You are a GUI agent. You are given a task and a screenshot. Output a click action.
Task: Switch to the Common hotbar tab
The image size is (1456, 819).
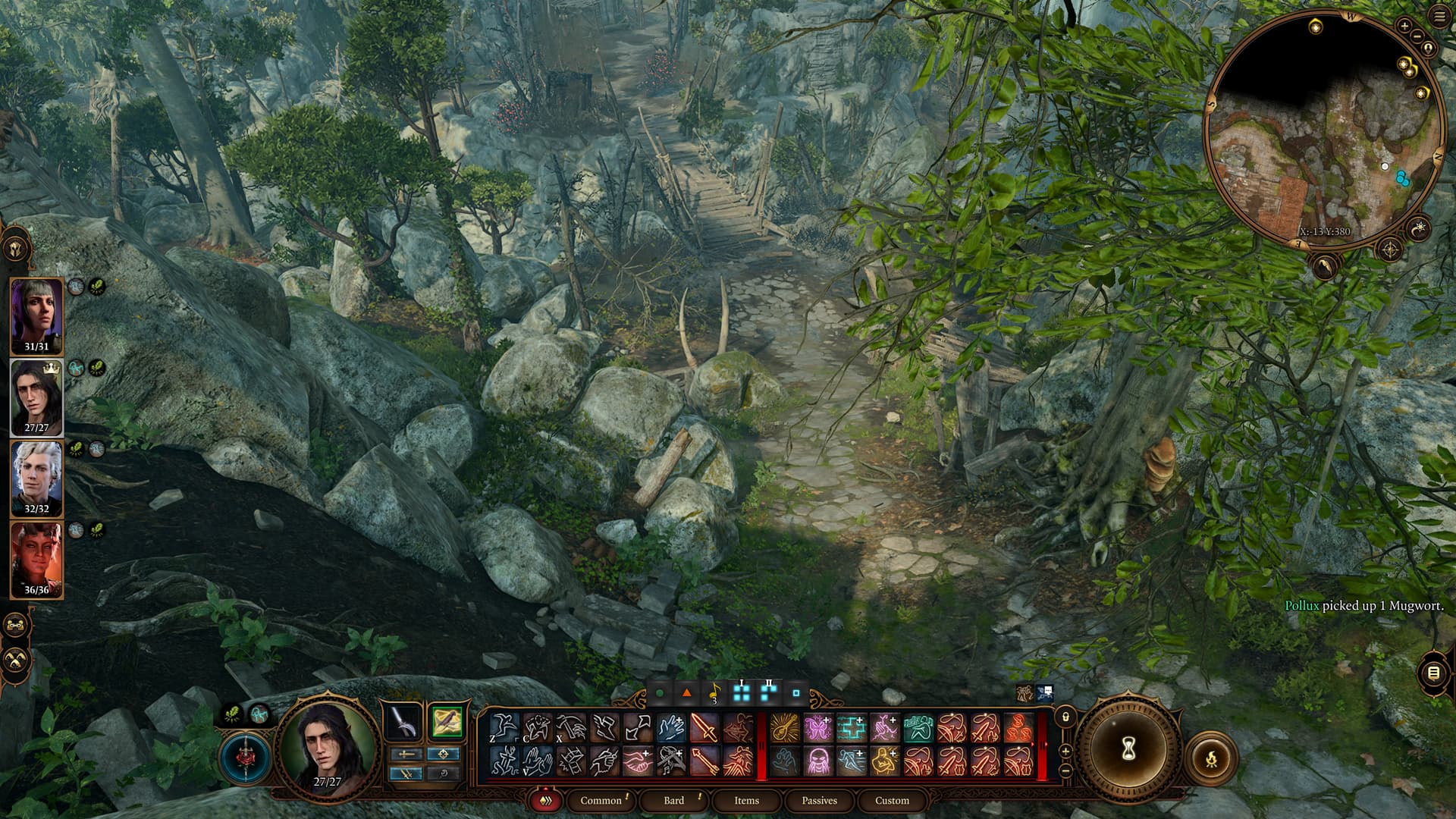pos(601,800)
